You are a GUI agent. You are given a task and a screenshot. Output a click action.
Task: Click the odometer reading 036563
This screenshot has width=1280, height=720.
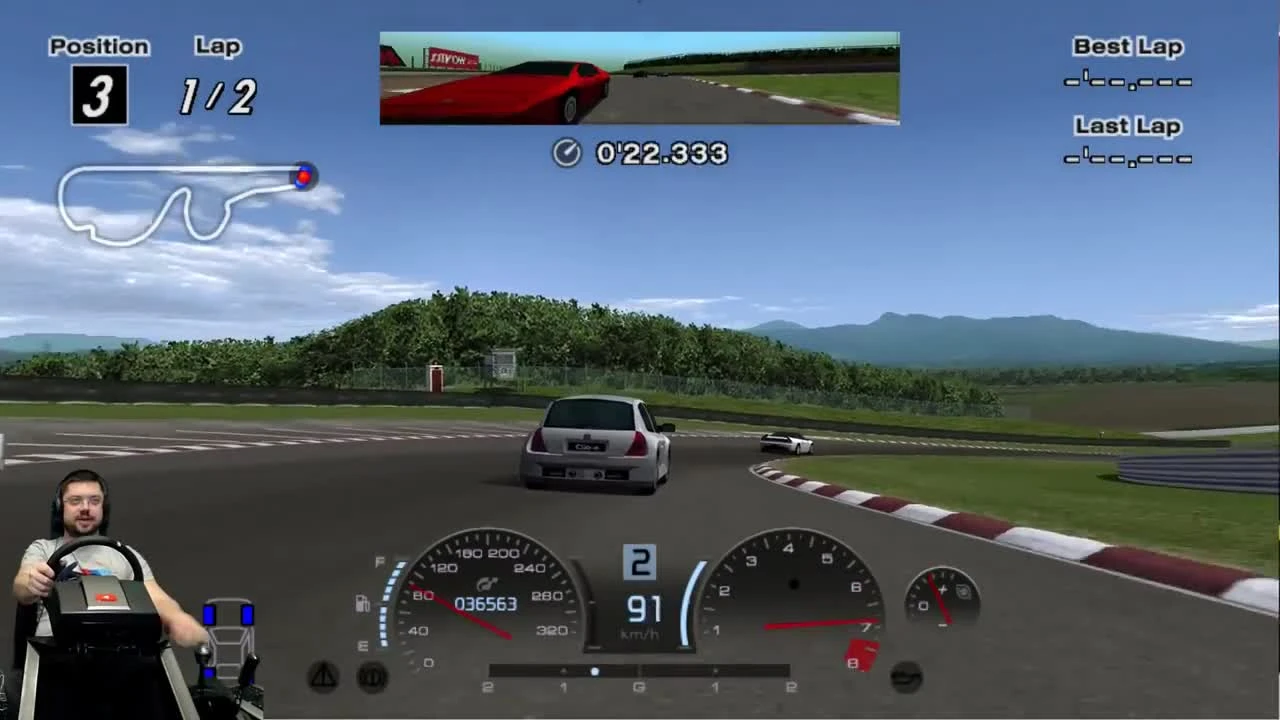(x=487, y=603)
